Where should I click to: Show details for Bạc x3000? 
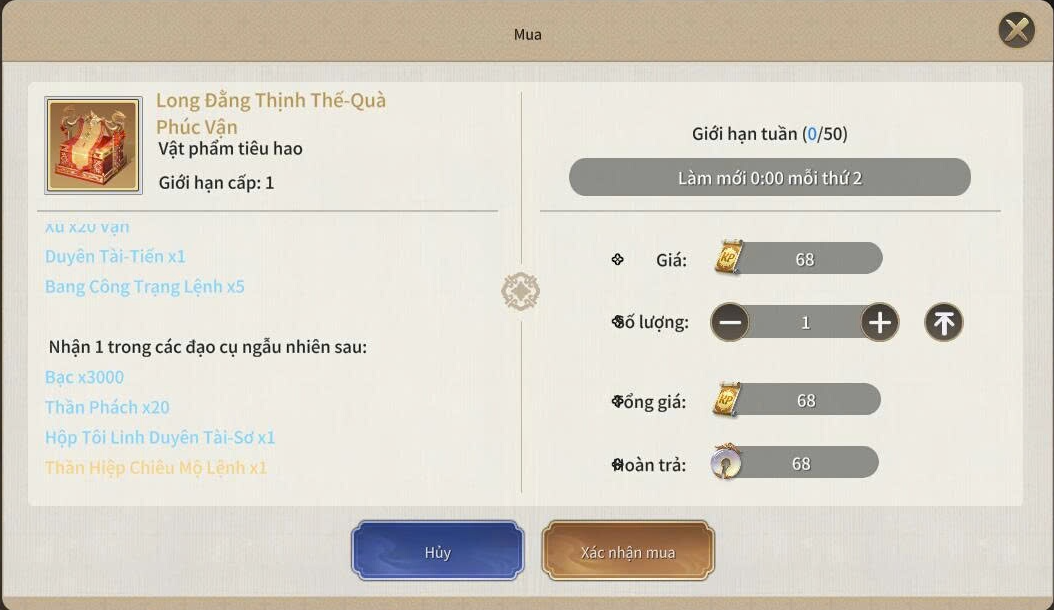pyautogui.click(x=85, y=377)
